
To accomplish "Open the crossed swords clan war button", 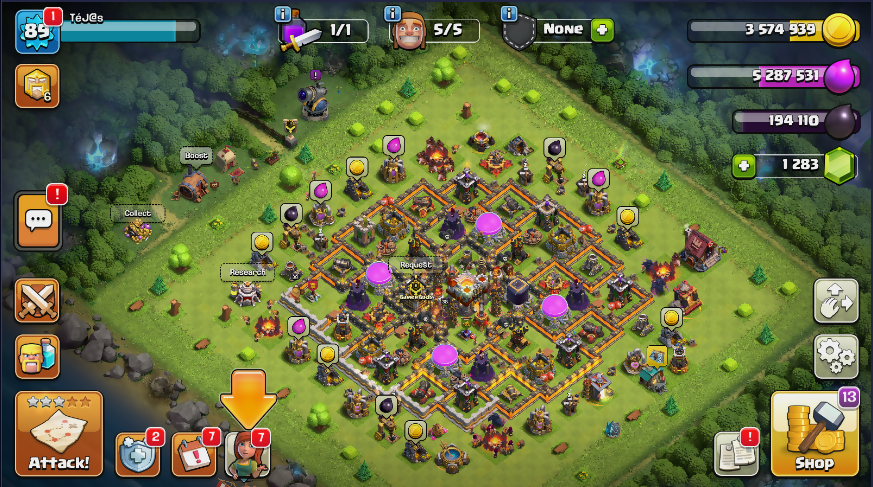I will pos(37,300).
